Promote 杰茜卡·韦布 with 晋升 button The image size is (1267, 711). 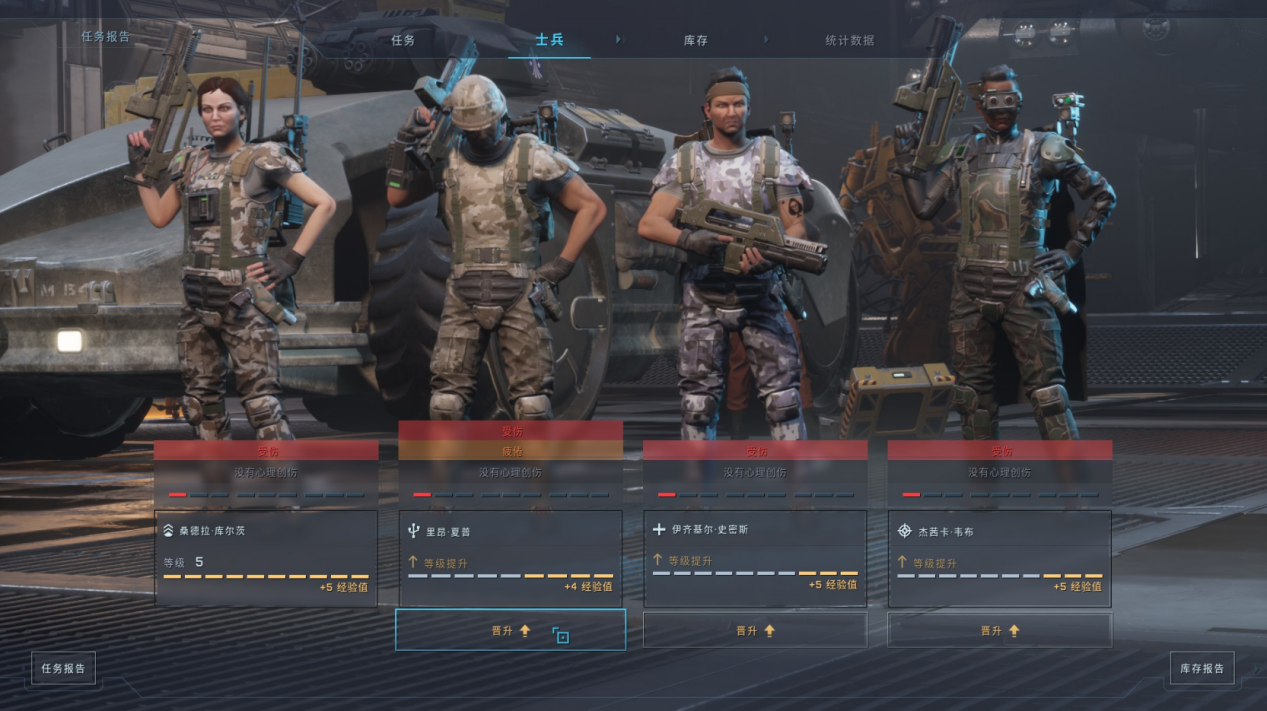[999, 630]
